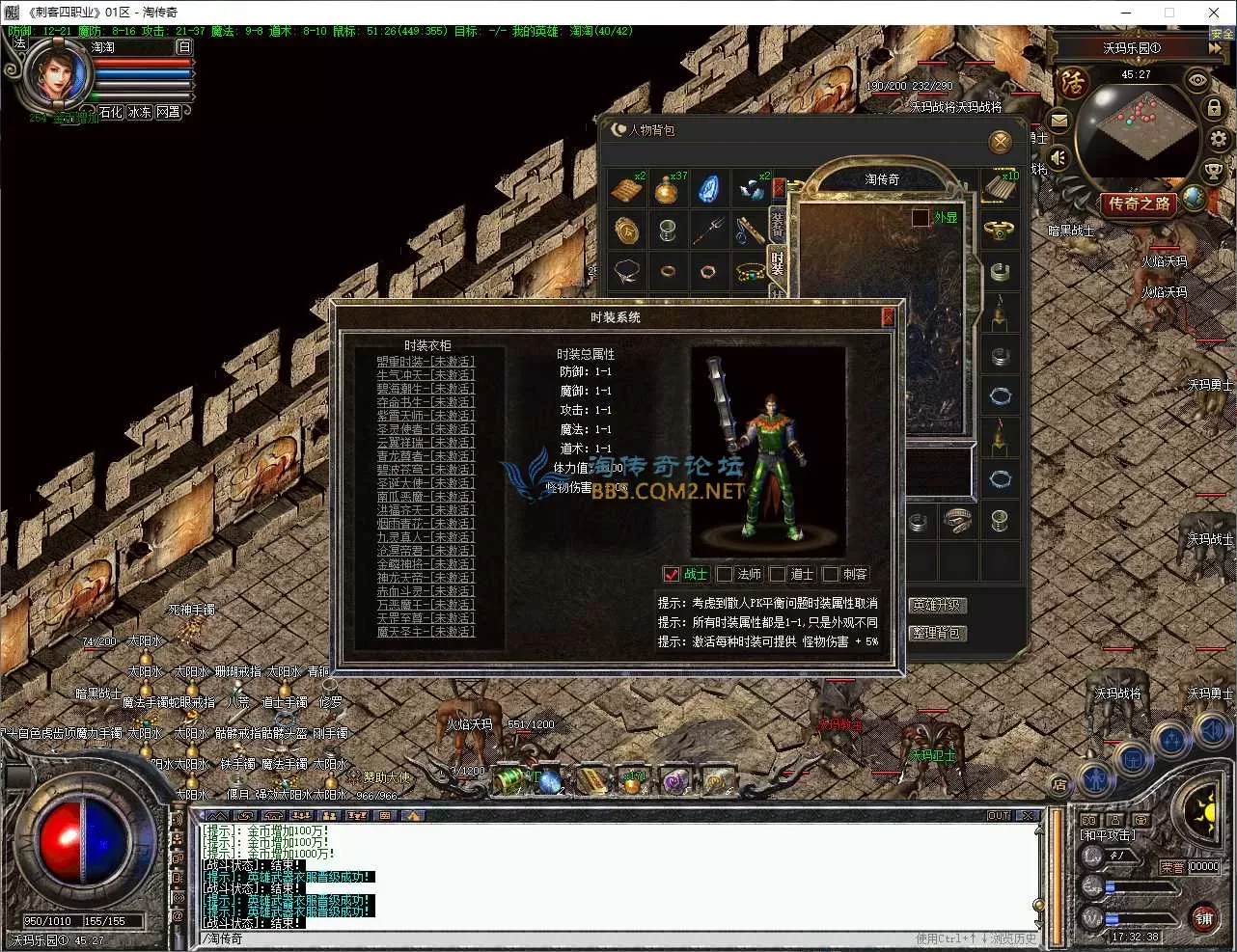Tick the 刺客 class checkbox

pos(830,574)
